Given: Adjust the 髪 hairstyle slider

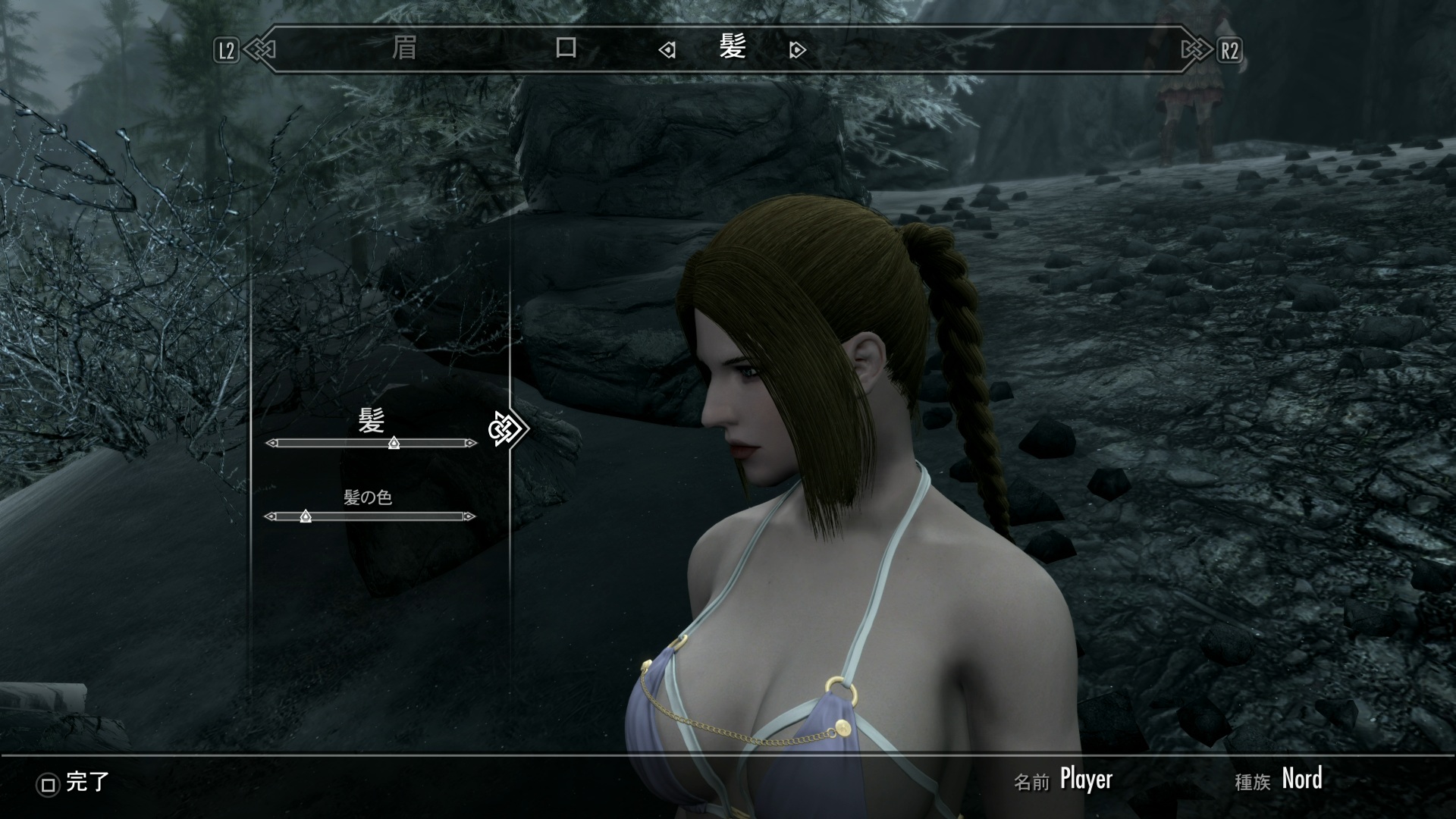Looking at the screenshot, I should click(x=394, y=443).
